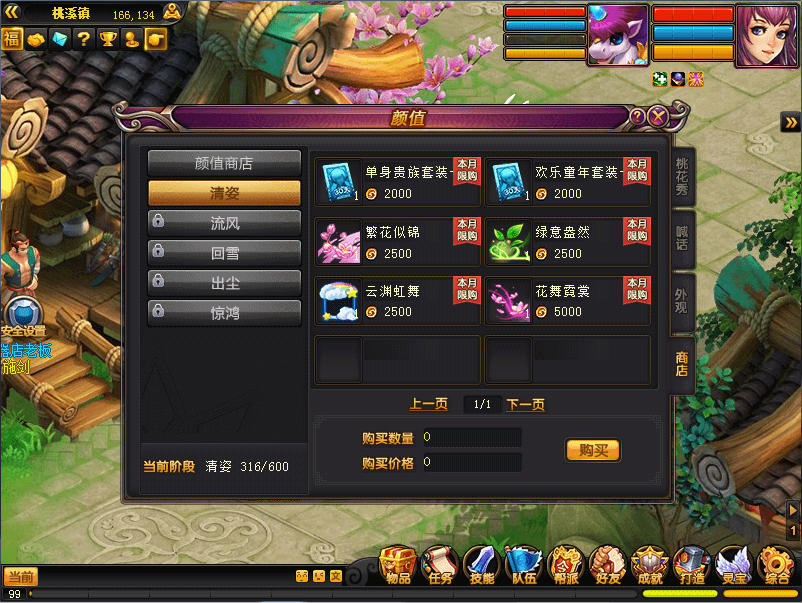This screenshot has width=802, height=603.
Task: Go to next page with 下一页
Action: [525, 404]
